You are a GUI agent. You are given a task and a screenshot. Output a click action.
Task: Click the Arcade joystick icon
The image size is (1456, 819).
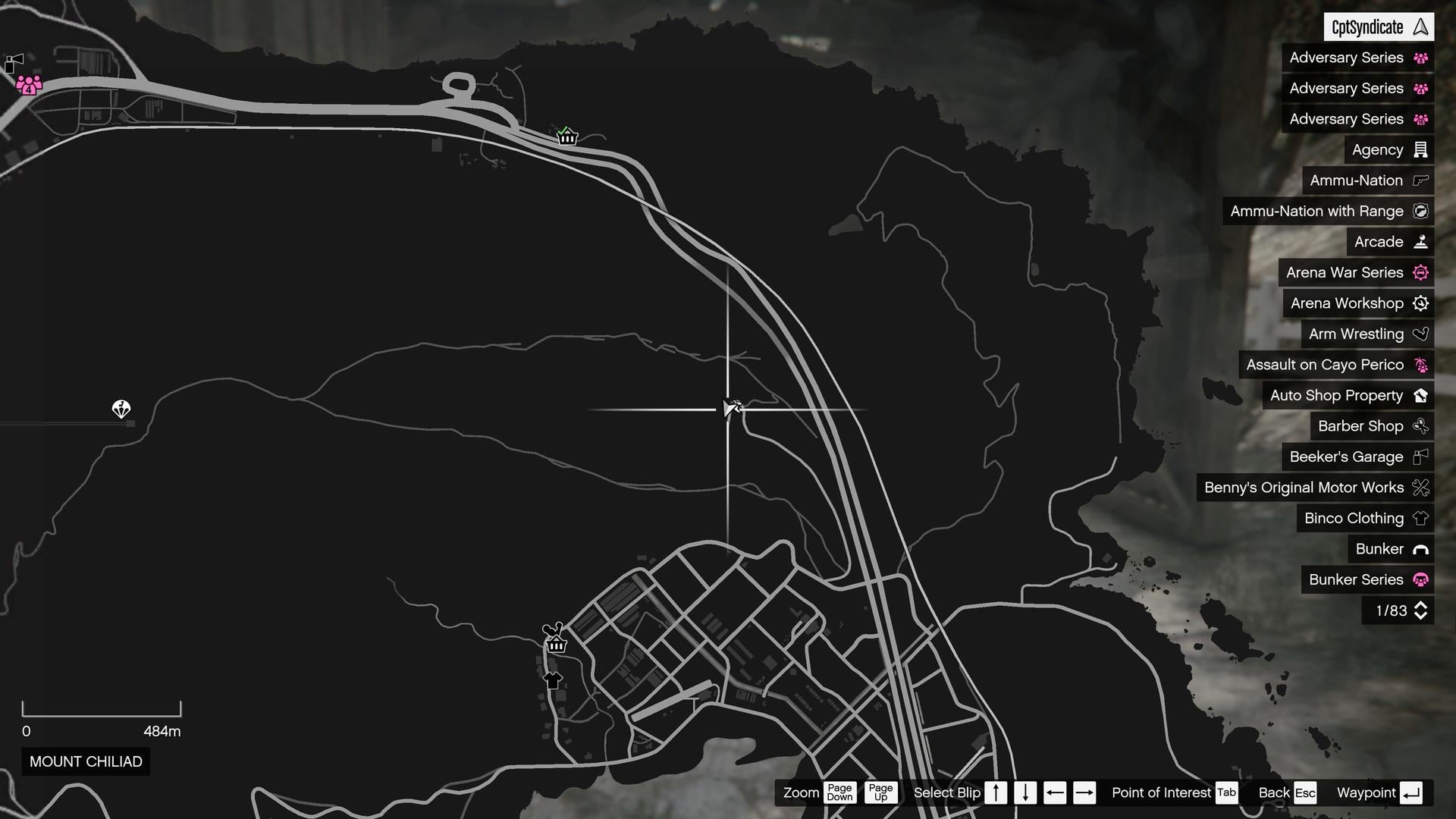click(x=1421, y=241)
